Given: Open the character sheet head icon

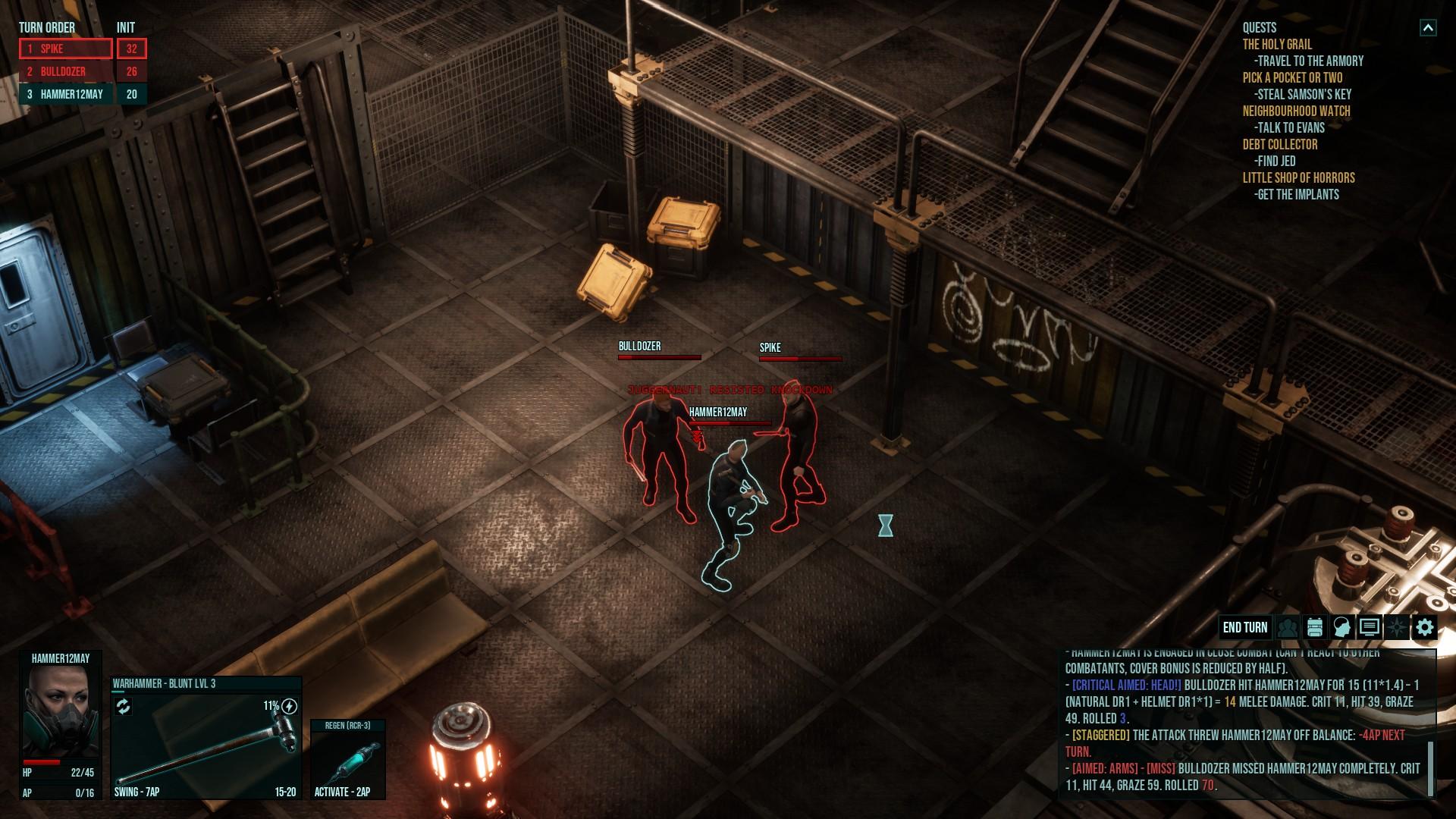Looking at the screenshot, I should click(1342, 627).
